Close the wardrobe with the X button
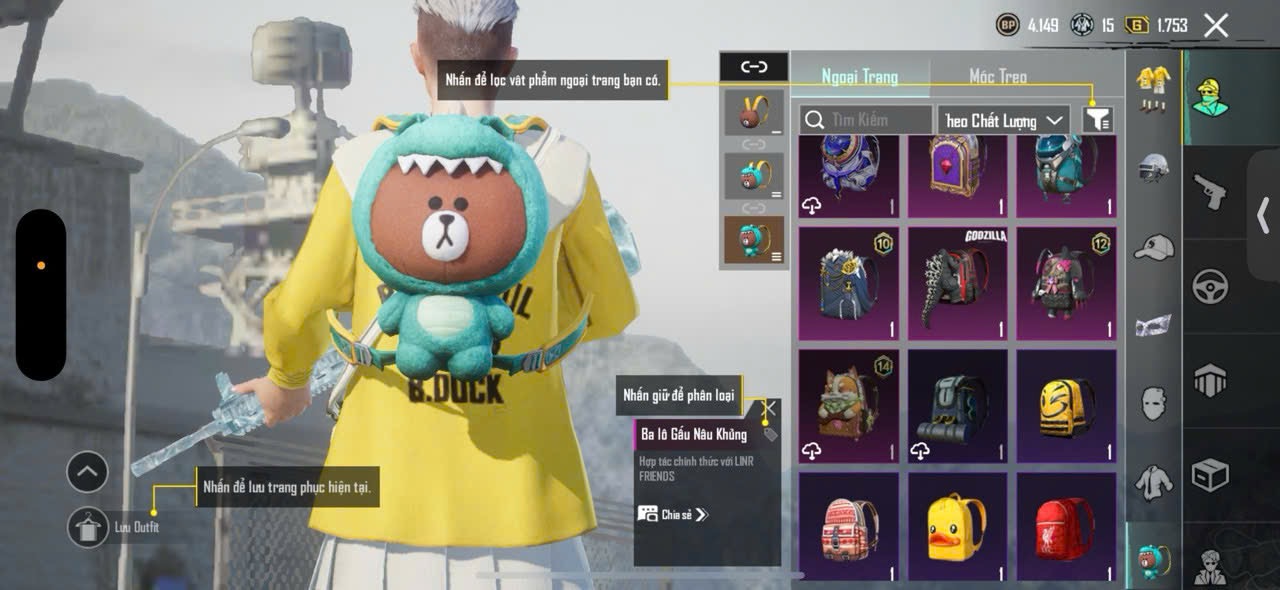This screenshot has height=590, width=1280. 1216,26
